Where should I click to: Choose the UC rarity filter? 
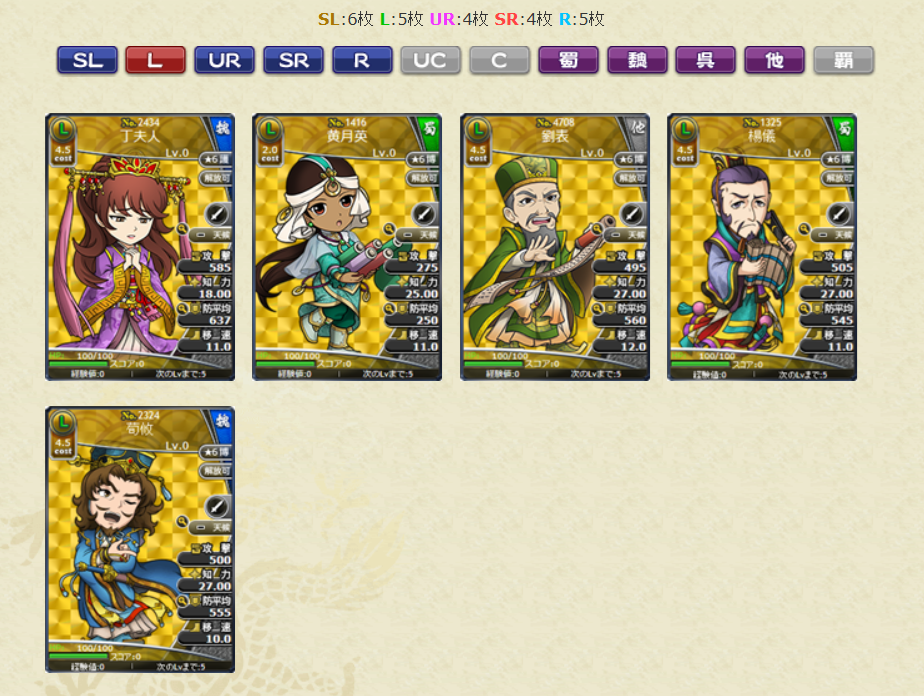pos(430,60)
